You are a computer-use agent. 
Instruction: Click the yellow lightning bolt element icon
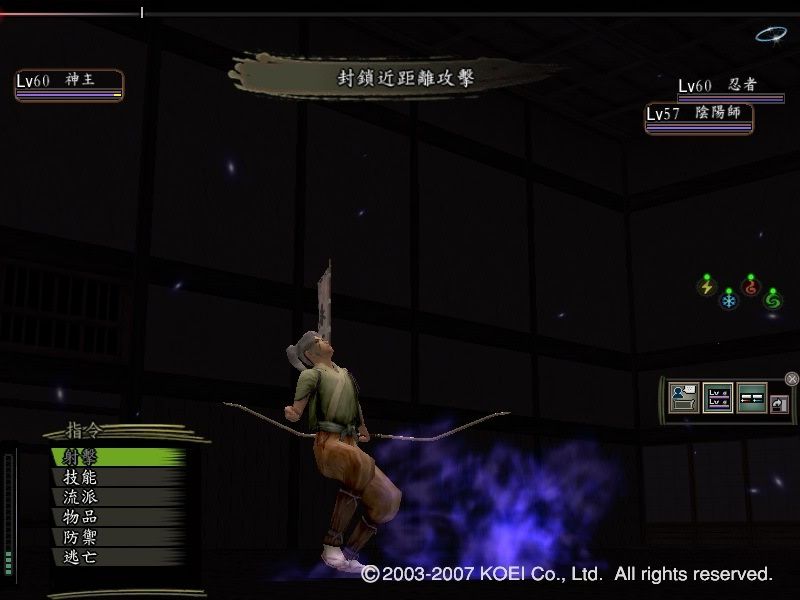click(707, 287)
